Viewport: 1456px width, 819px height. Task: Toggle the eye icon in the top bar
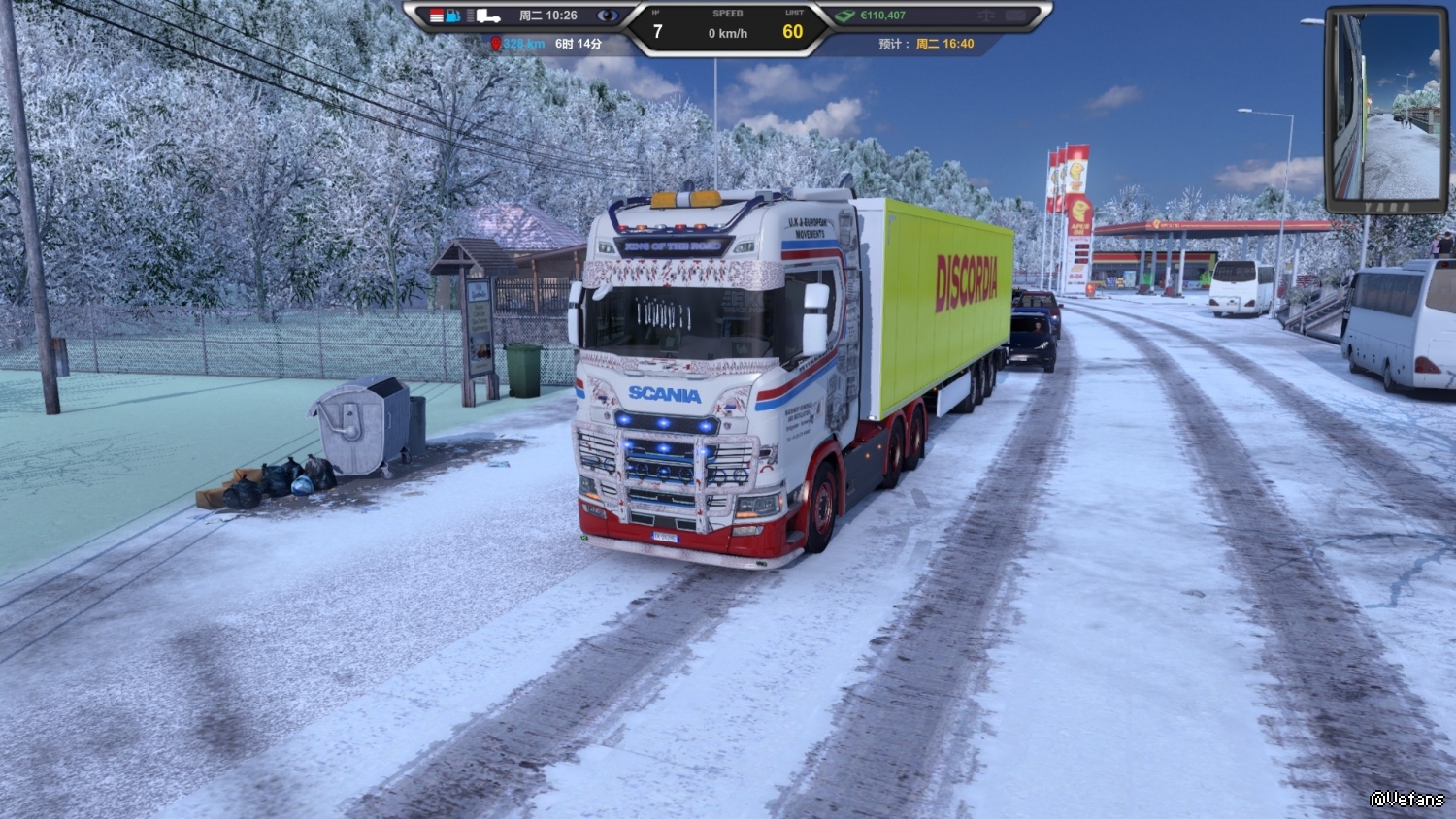[608, 16]
